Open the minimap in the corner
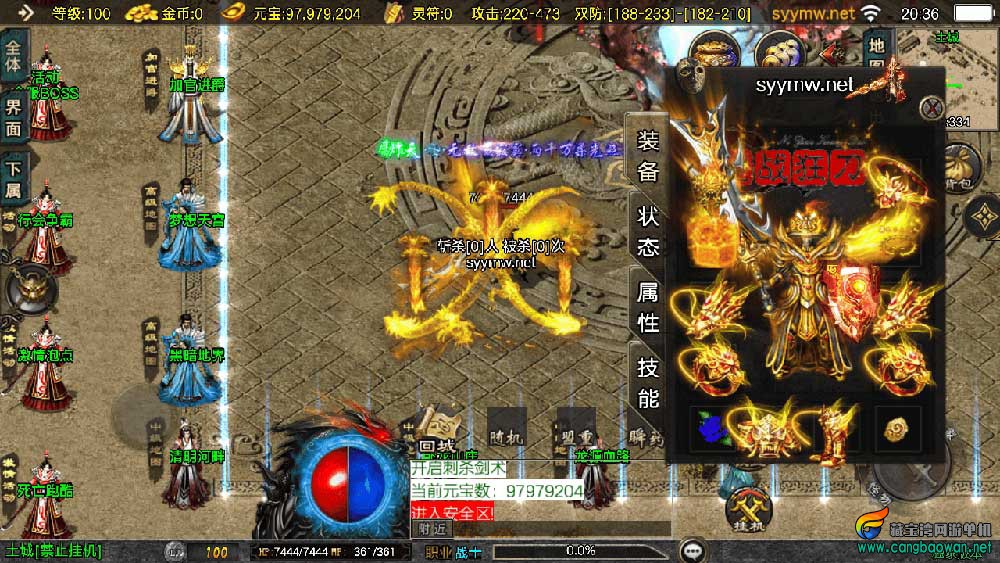This screenshot has width=1000, height=563. (x=955, y=75)
